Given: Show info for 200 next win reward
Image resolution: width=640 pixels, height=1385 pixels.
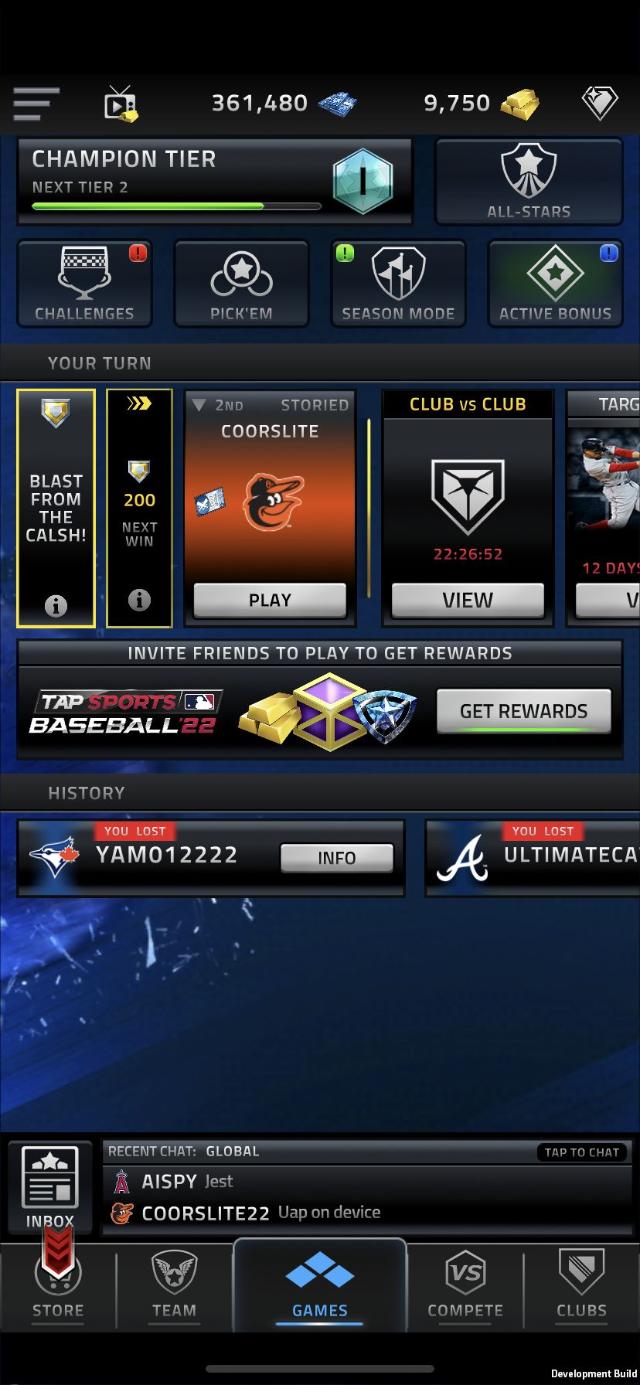Looking at the screenshot, I should pyautogui.click(x=139, y=600).
